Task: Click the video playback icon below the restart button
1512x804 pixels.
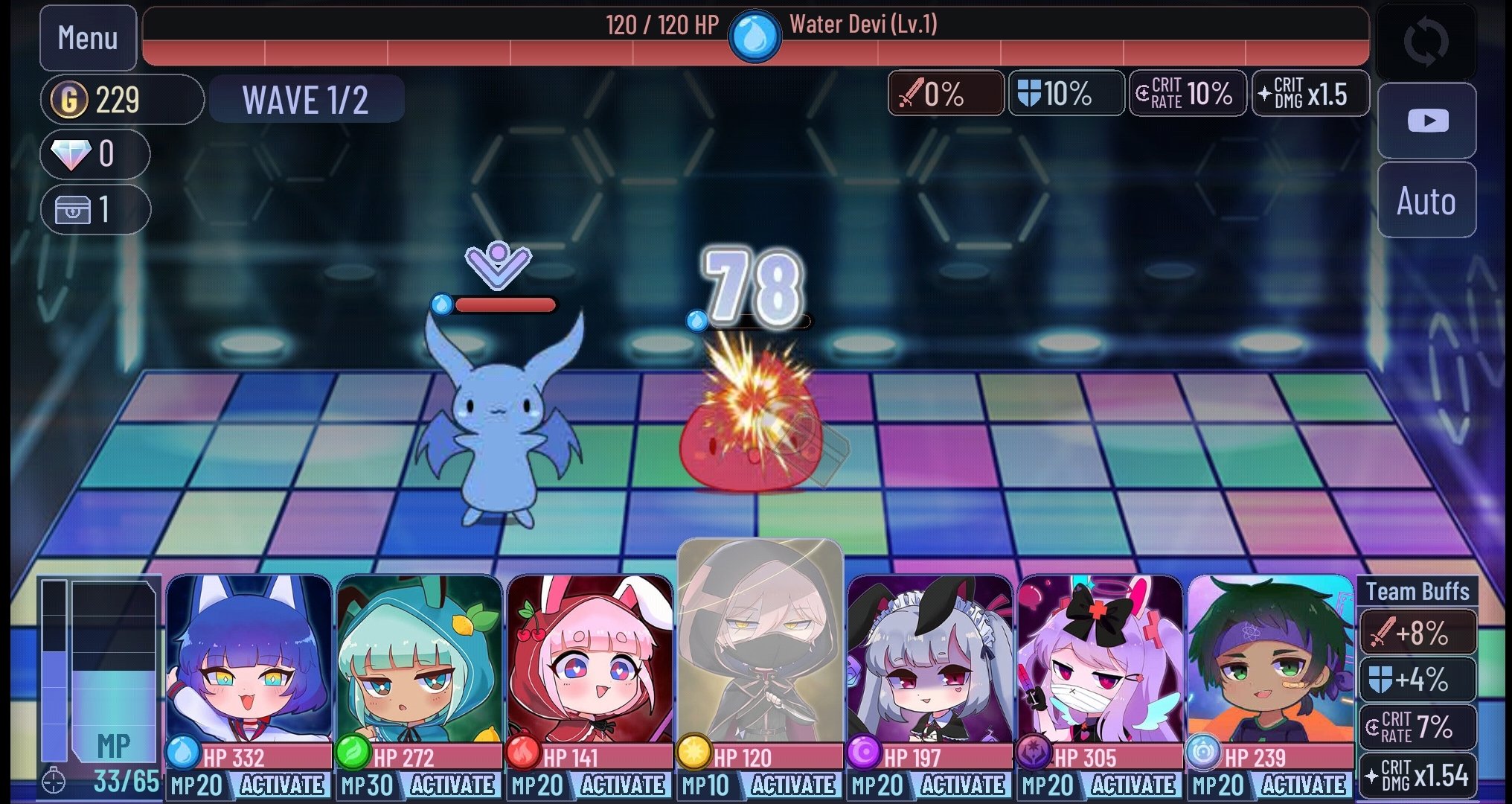Action: click(1426, 121)
